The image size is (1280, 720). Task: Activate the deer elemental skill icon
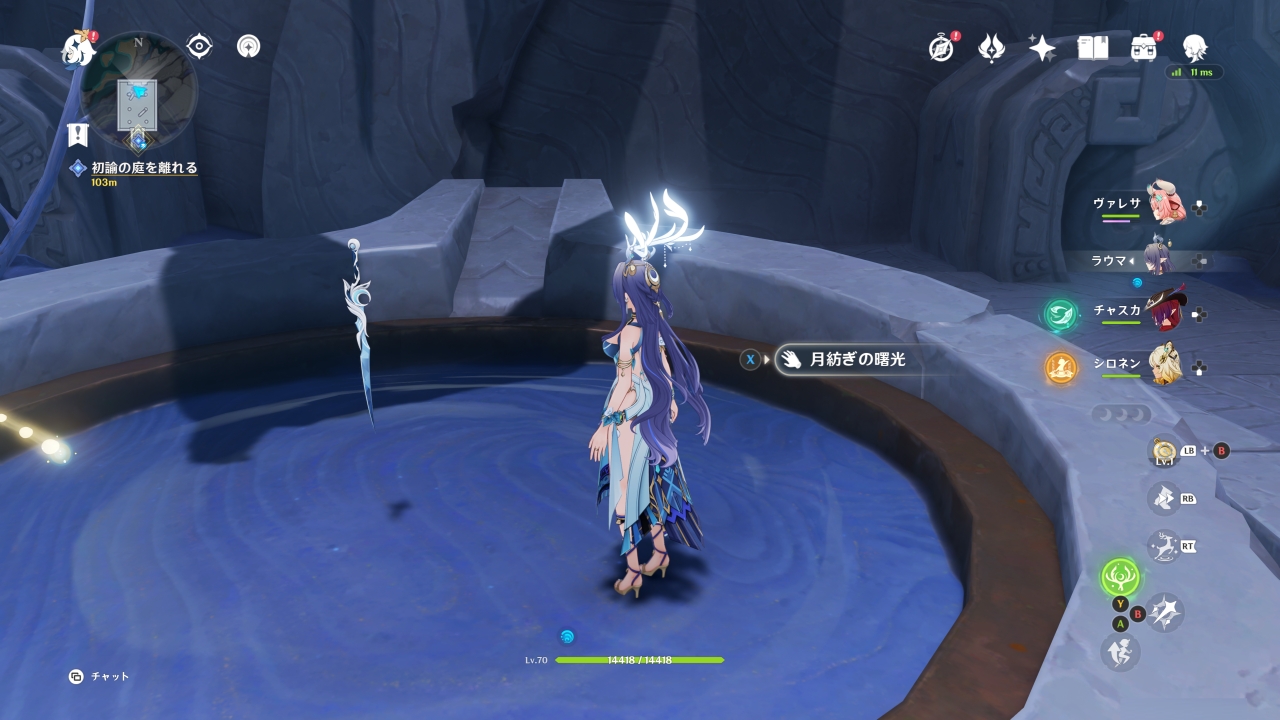[x=1163, y=546]
